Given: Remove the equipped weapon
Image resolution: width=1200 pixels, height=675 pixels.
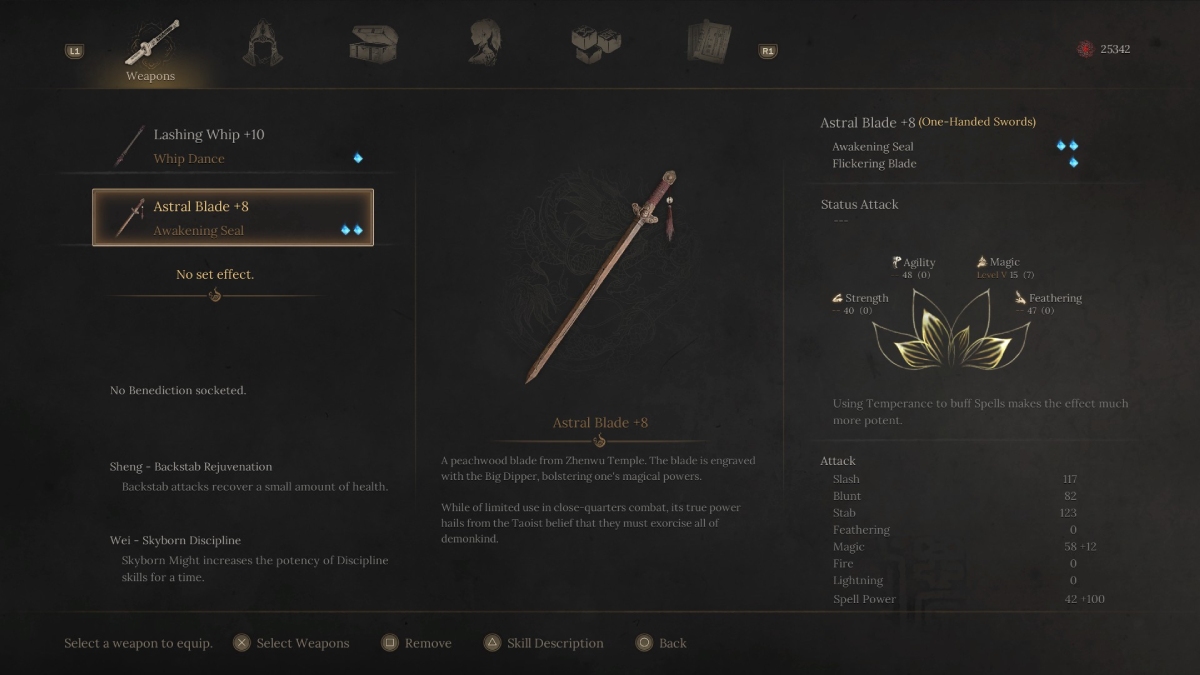Looking at the screenshot, I should (x=417, y=643).
